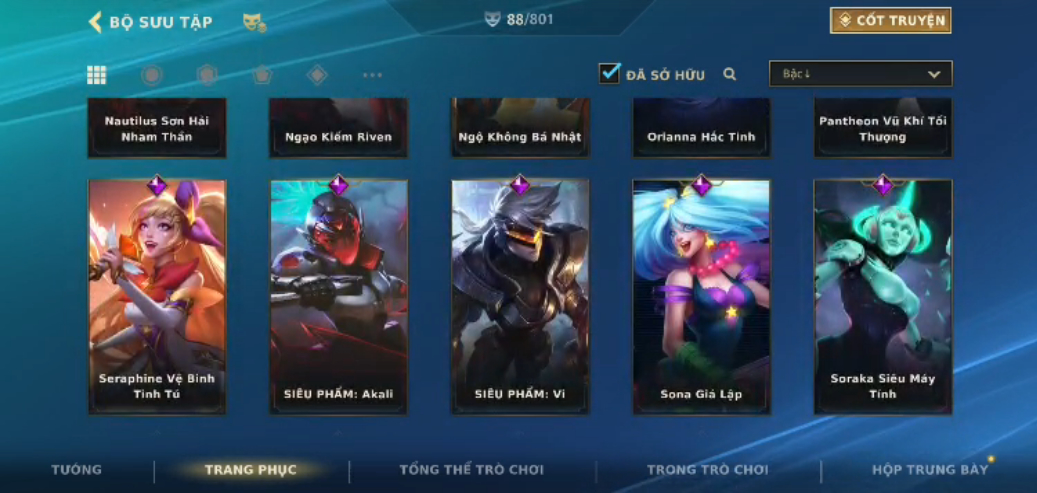
Task: Open the Tổng Thể Trò Chơi tab
Action: (472, 470)
